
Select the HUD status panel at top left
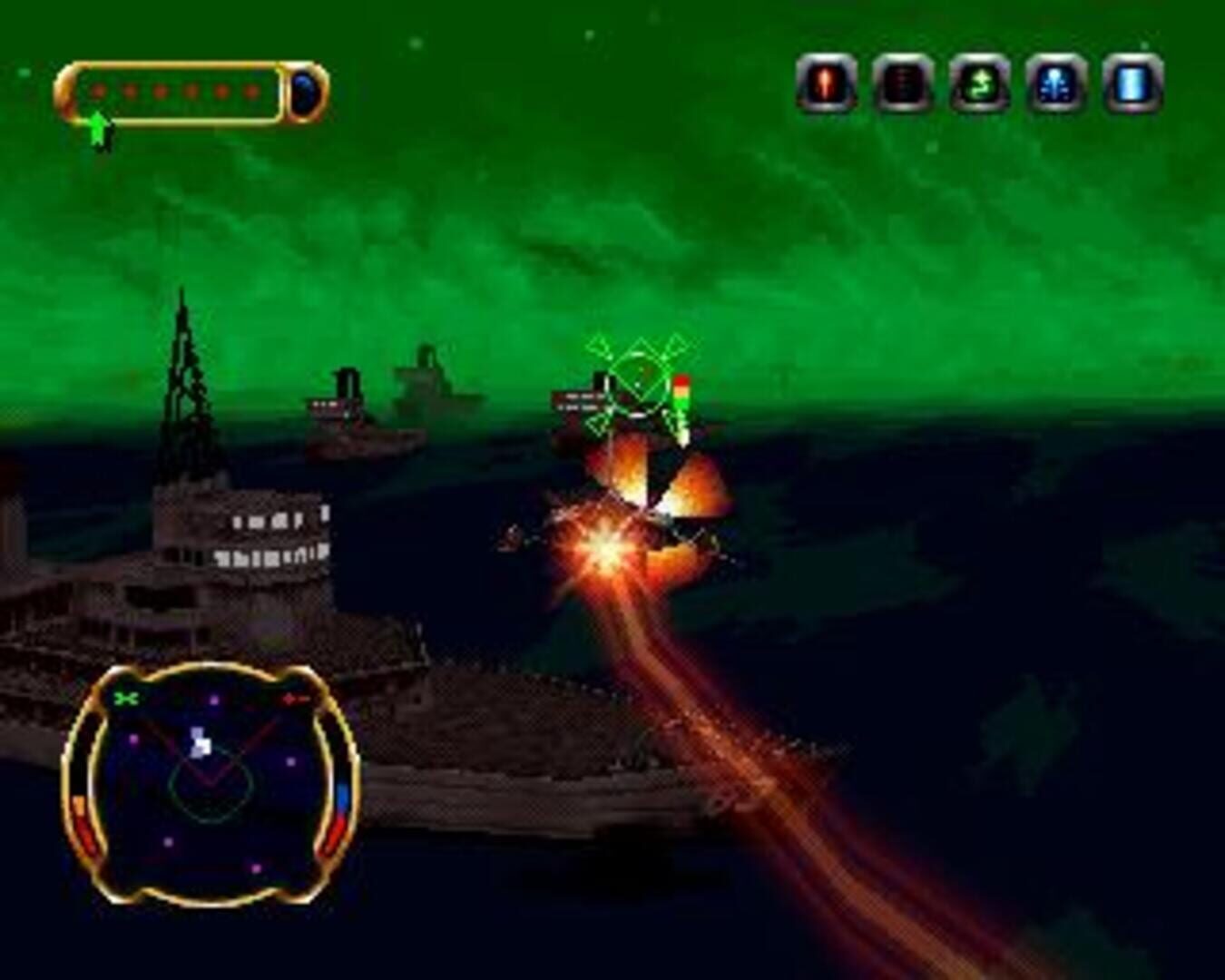click(186, 91)
